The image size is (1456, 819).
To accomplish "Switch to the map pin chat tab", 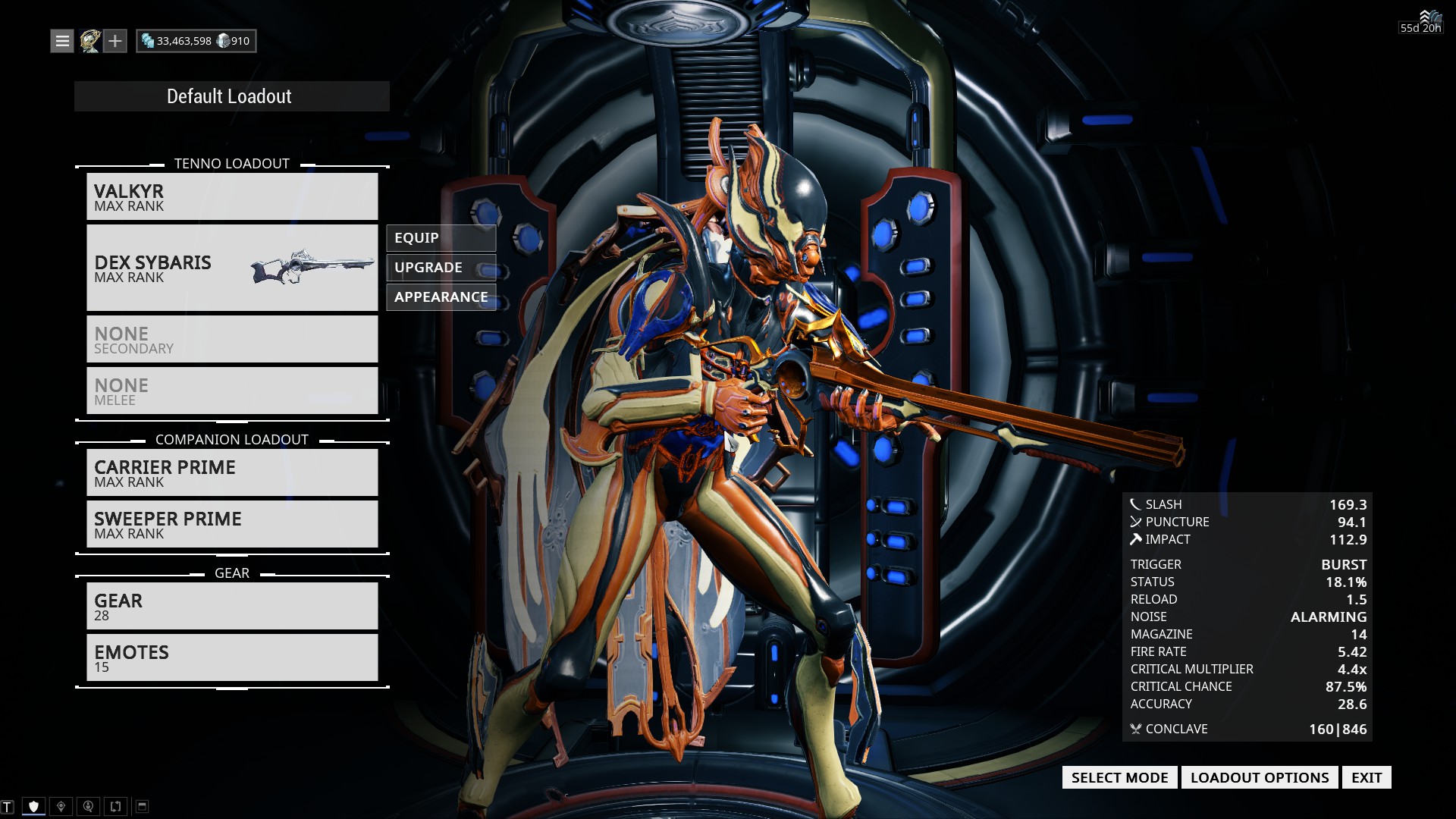I will click(x=61, y=807).
